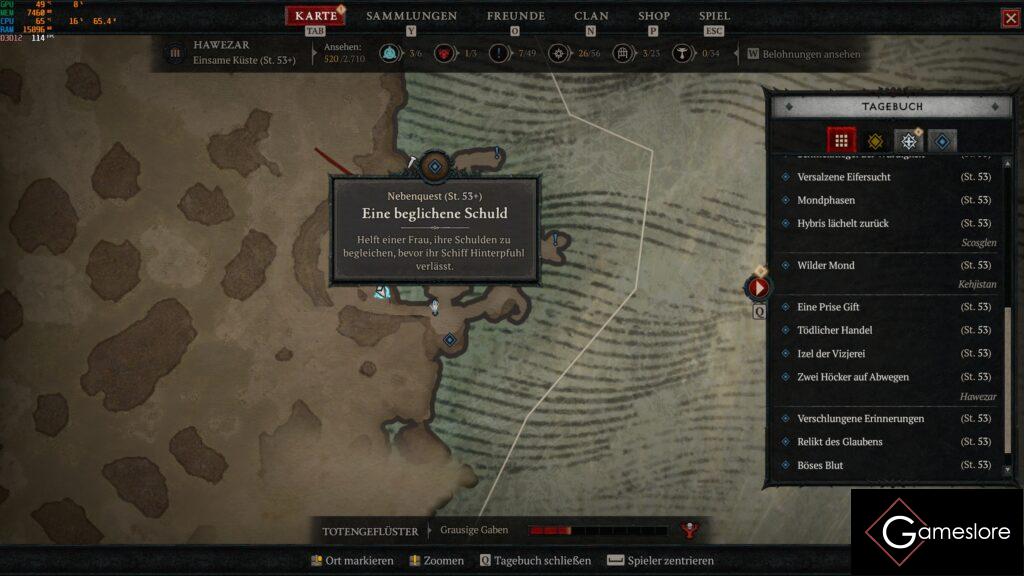
Task: Open the Shop tab
Action: tap(653, 16)
